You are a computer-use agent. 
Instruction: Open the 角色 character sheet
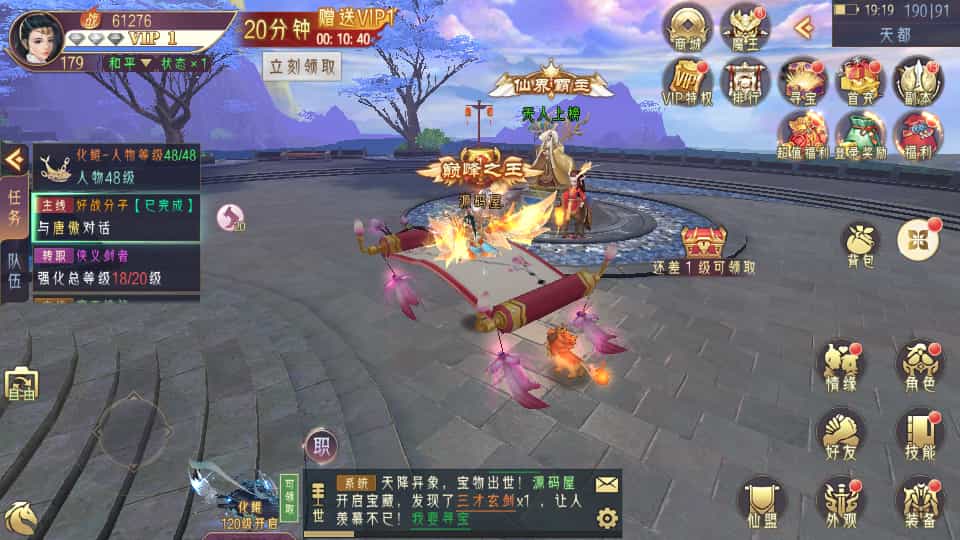(918, 365)
